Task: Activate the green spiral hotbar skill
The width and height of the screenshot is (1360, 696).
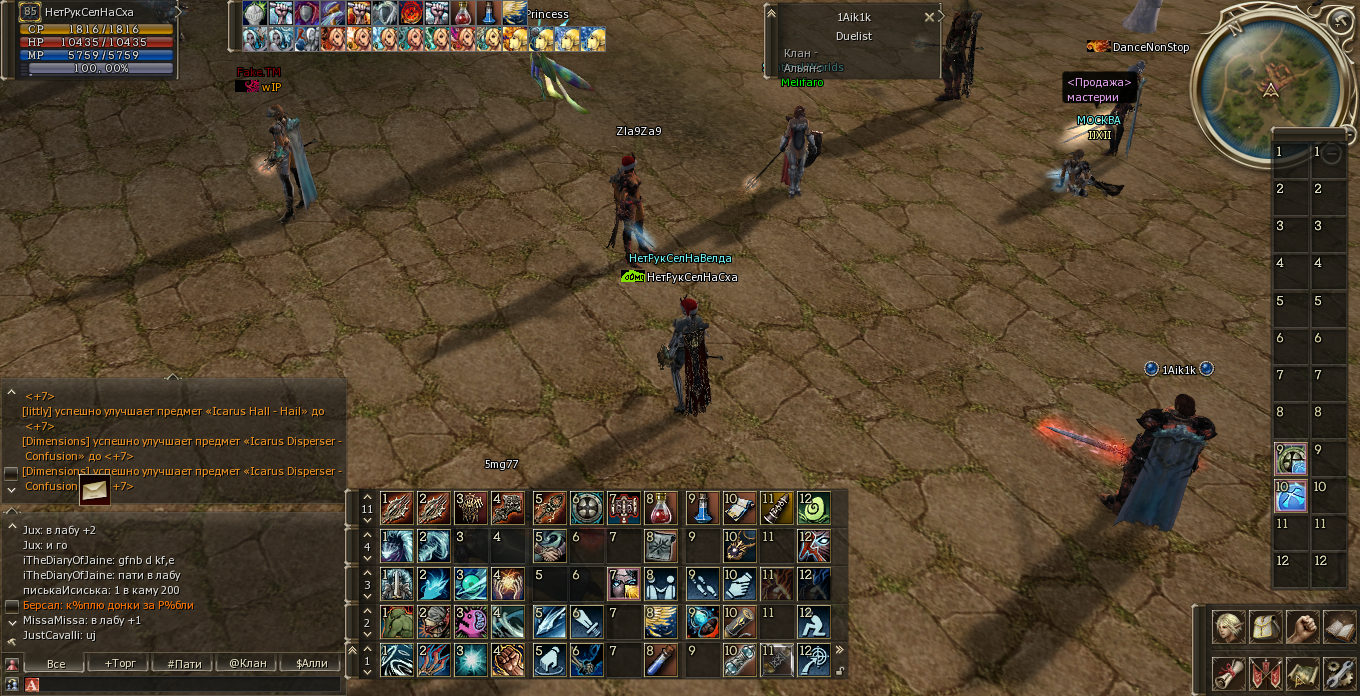Action: click(x=814, y=508)
